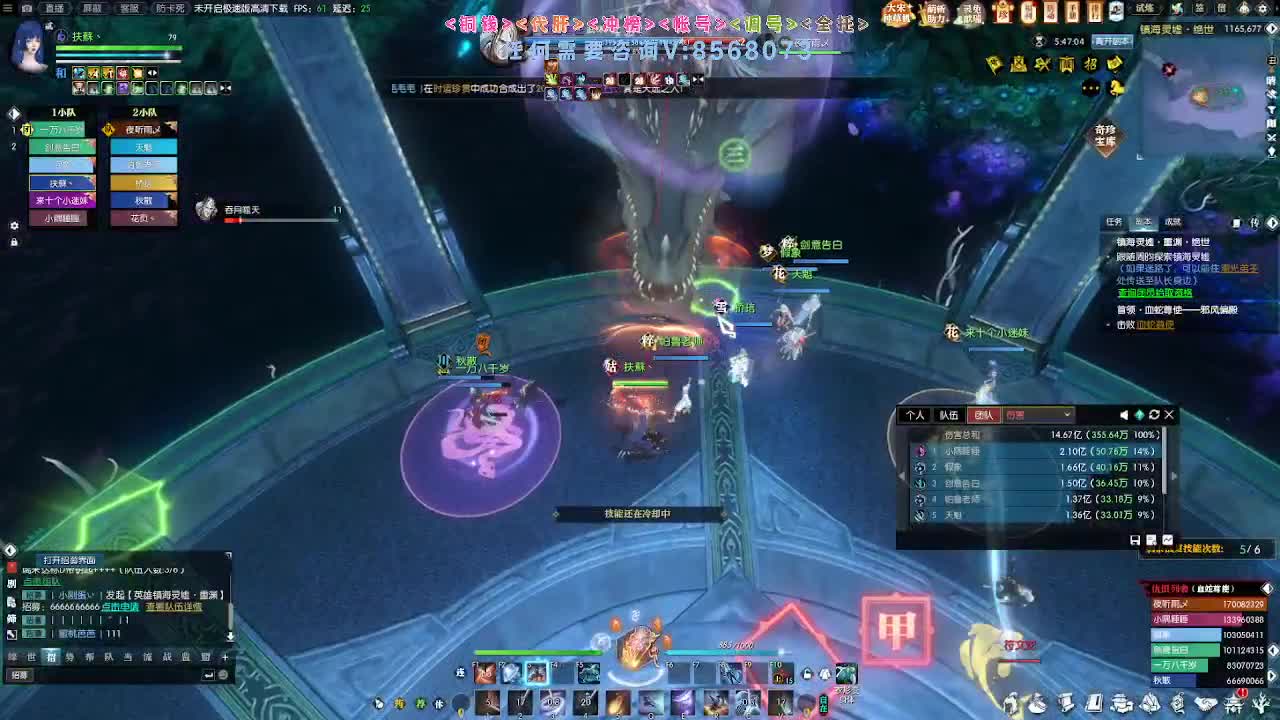
Task: Click the 查看队伍详情 link in the chat window
Action: (x=174, y=607)
